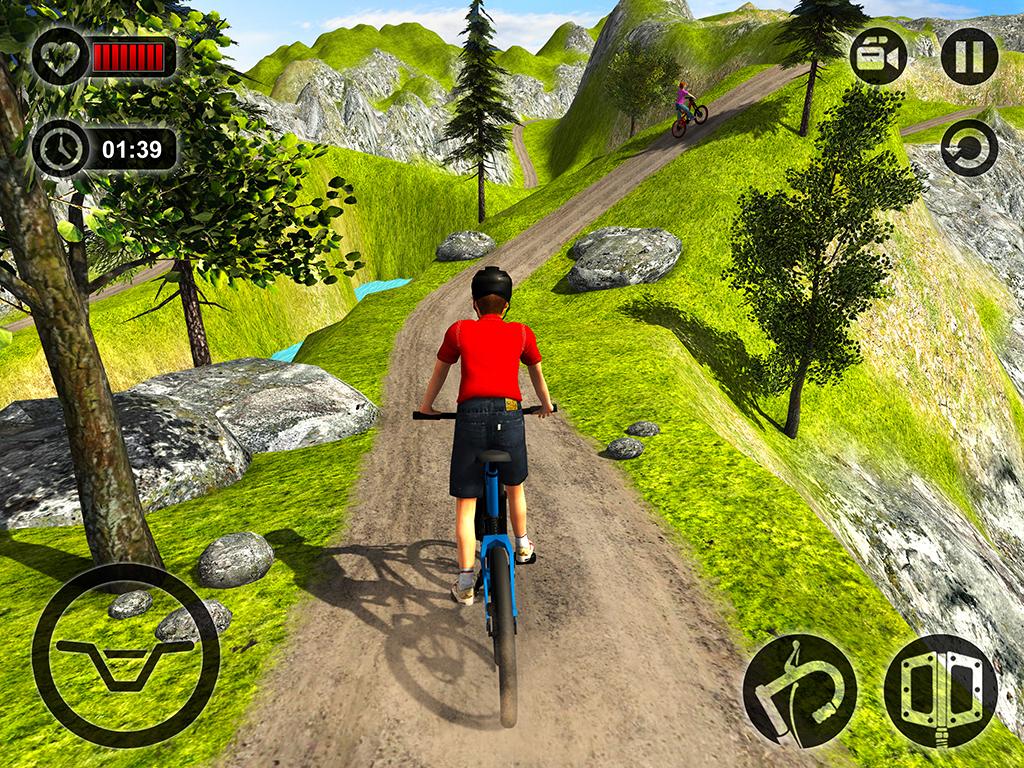Pause the game
The image size is (1024, 768).
tap(969, 56)
